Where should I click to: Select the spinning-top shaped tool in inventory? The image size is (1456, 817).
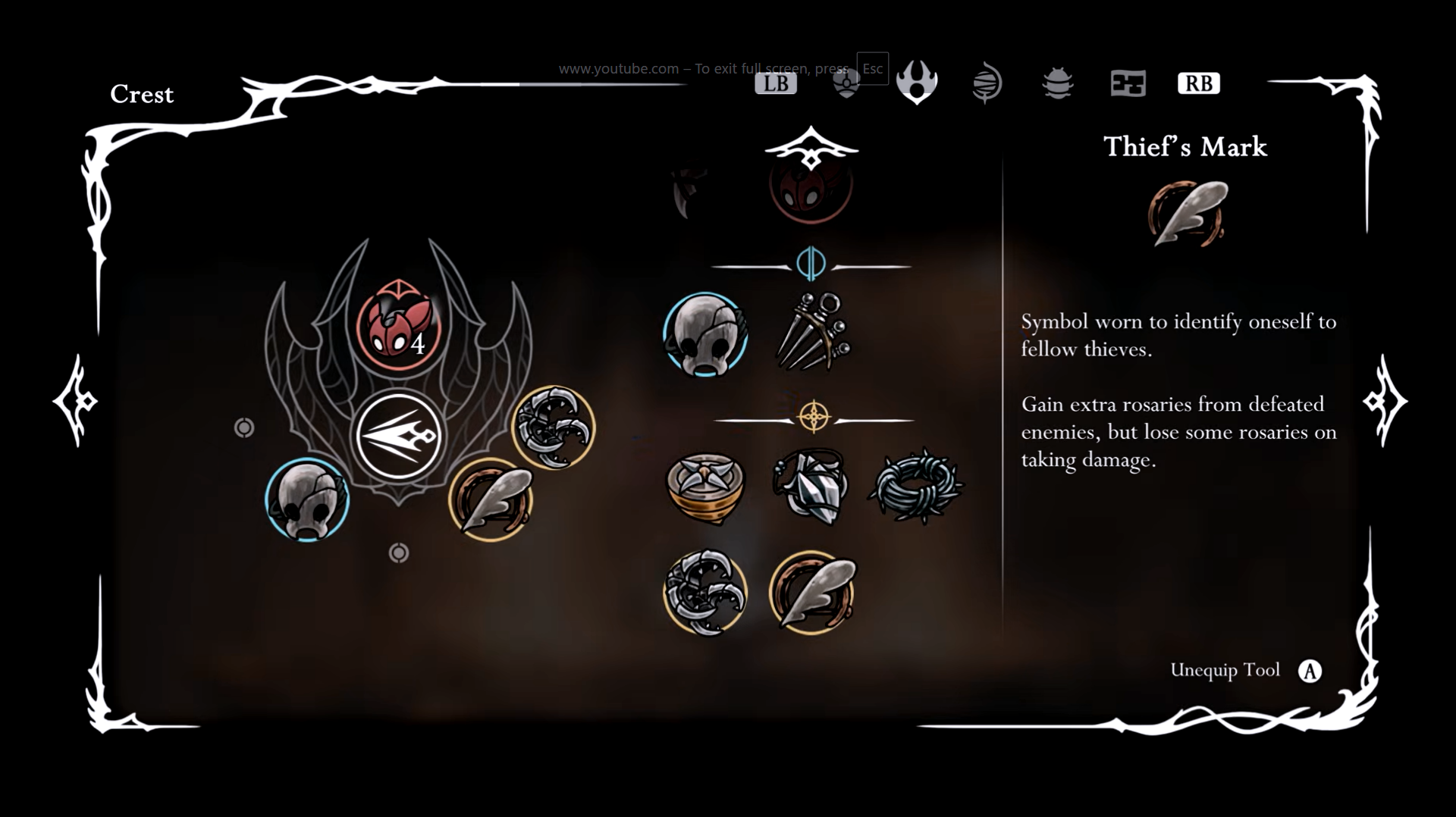tap(707, 490)
